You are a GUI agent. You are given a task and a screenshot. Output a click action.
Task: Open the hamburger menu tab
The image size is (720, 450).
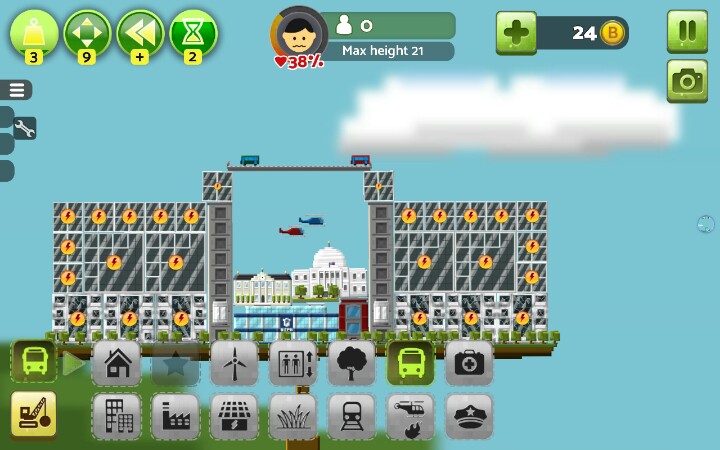[16, 90]
